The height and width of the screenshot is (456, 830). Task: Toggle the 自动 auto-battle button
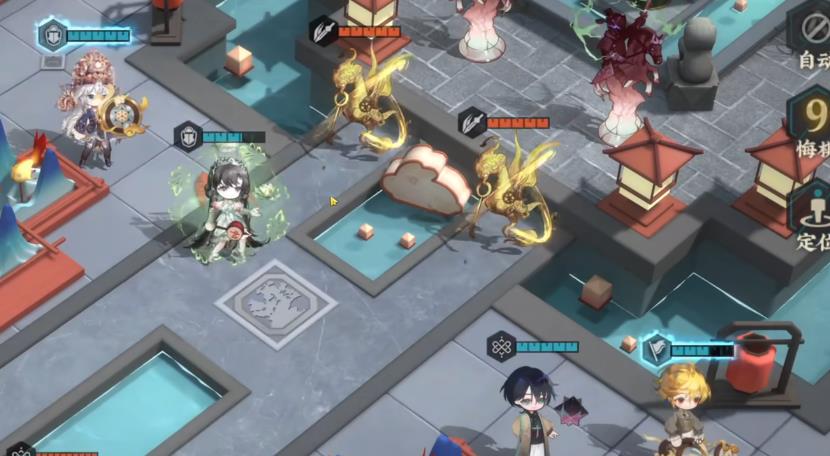[x=811, y=40]
